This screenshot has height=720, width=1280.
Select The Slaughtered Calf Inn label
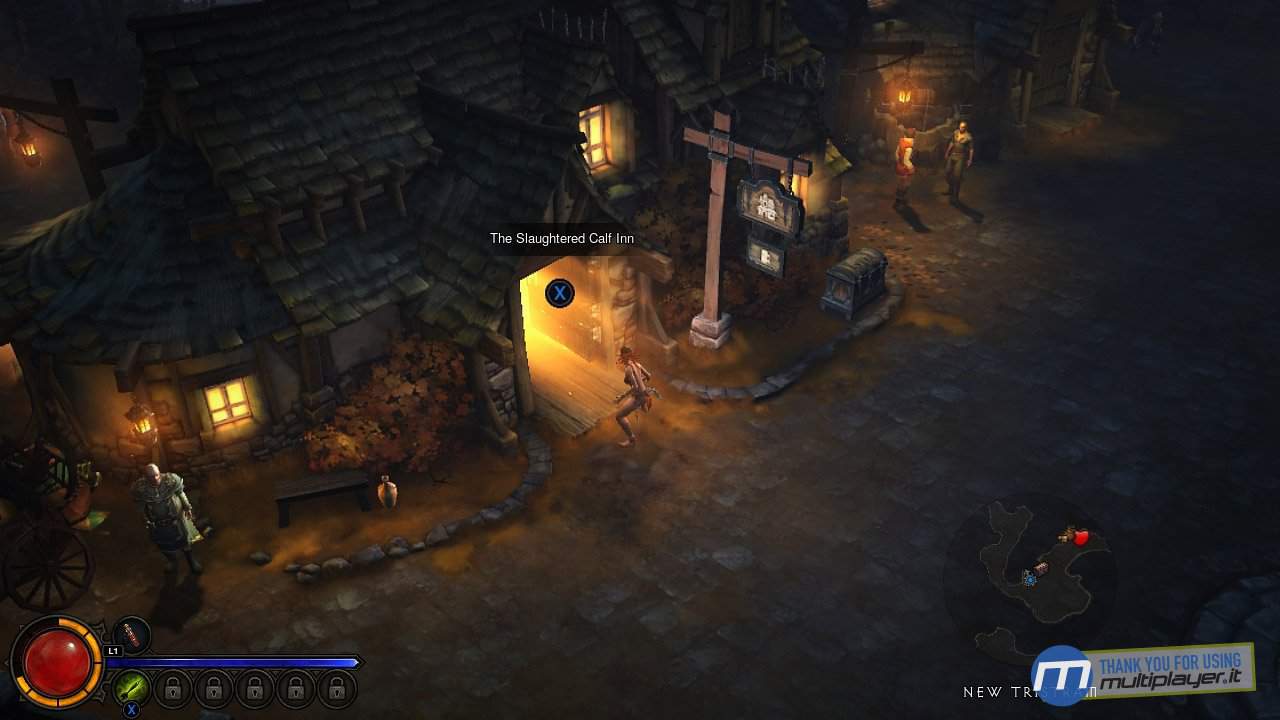click(561, 238)
